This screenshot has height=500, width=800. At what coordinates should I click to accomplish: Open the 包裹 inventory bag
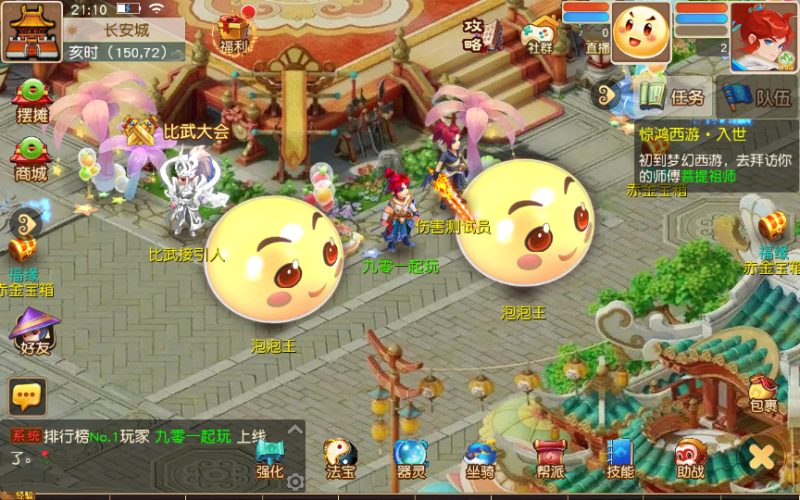point(763,393)
